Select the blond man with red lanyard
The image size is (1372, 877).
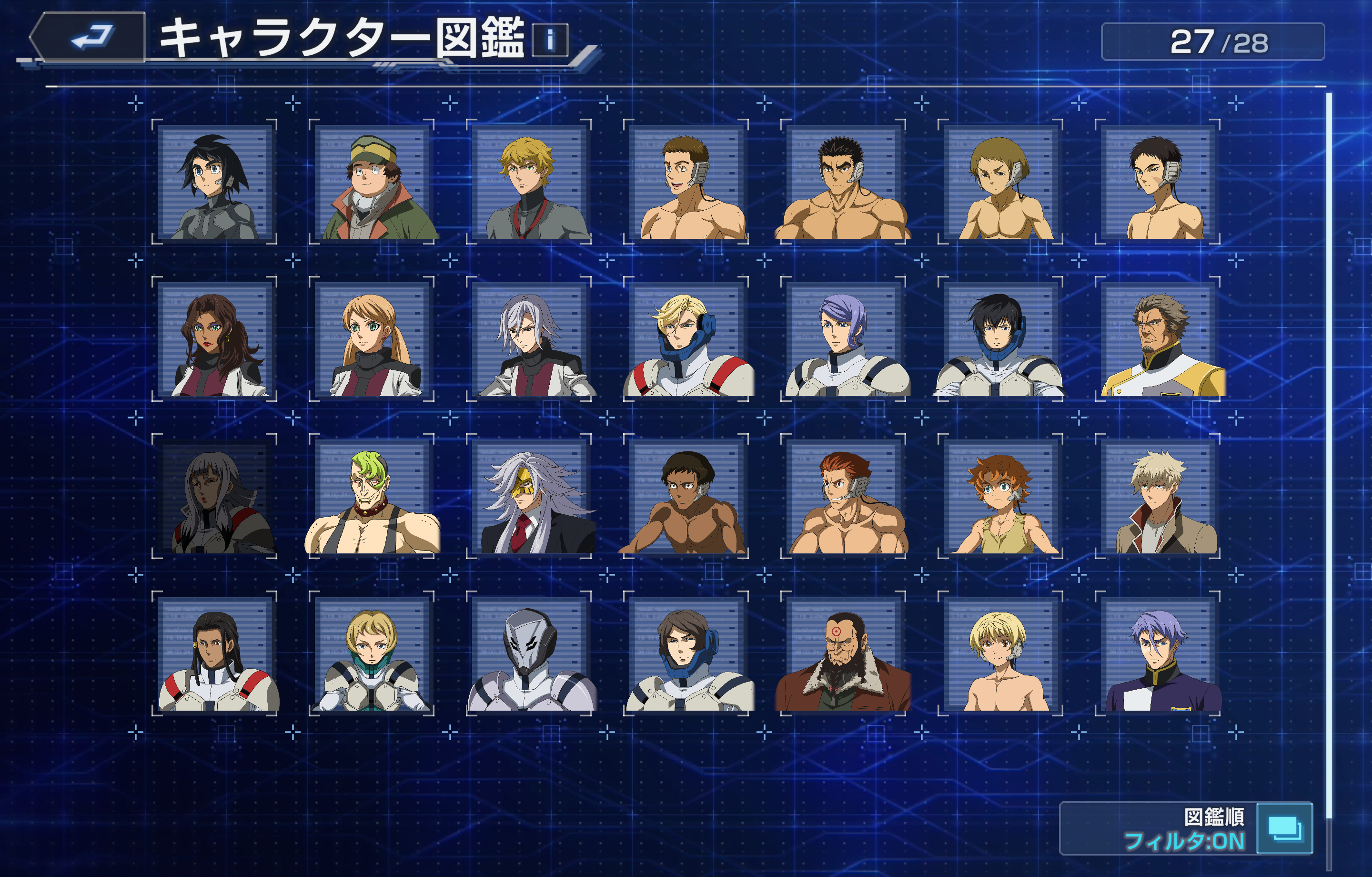click(x=529, y=183)
